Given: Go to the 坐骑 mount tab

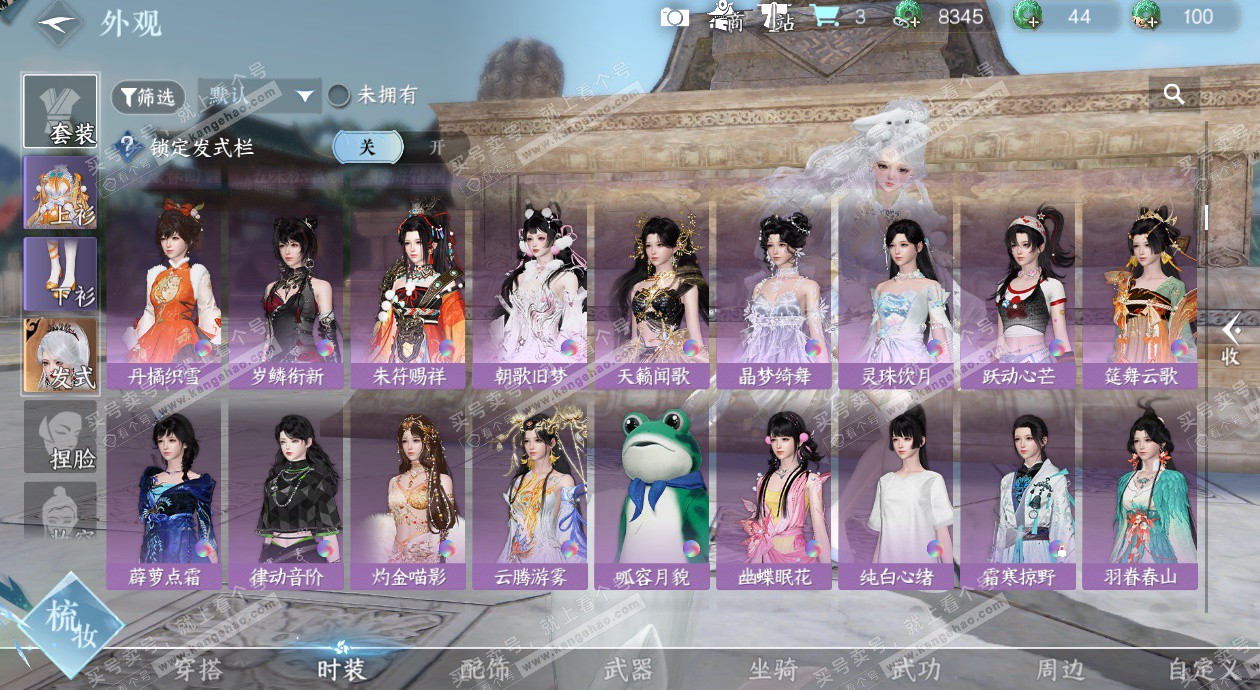Looking at the screenshot, I should click(x=772, y=669).
